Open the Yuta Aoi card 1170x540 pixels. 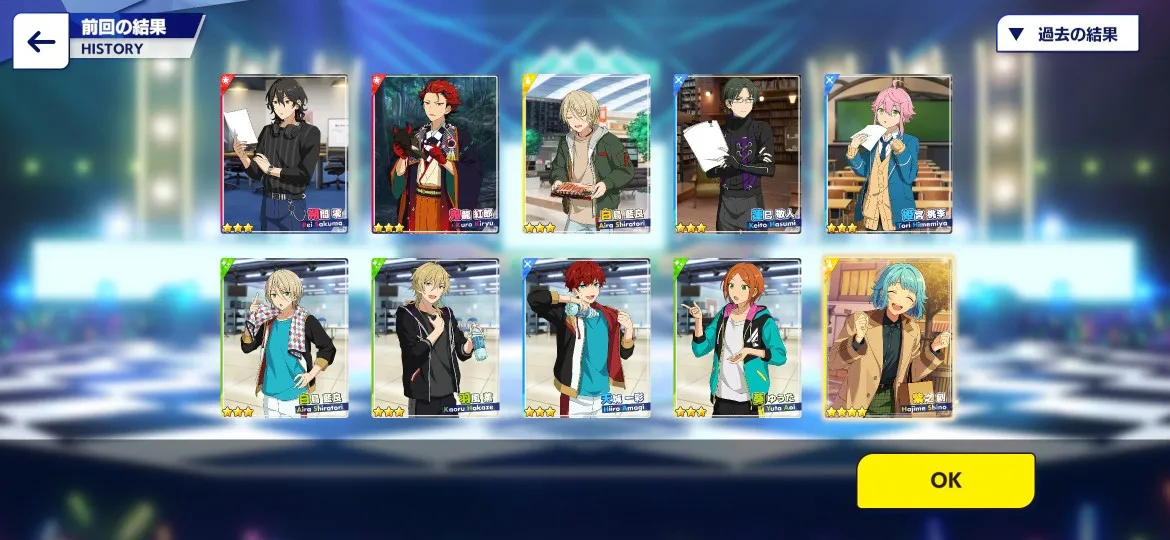click(738, 338)
